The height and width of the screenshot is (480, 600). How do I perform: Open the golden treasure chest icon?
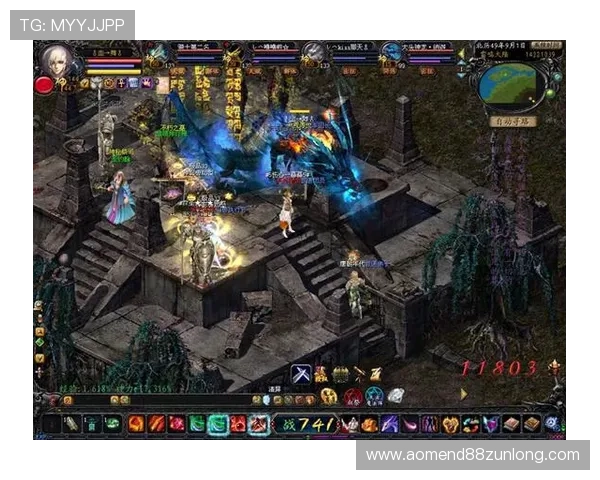tap(340, 374)
